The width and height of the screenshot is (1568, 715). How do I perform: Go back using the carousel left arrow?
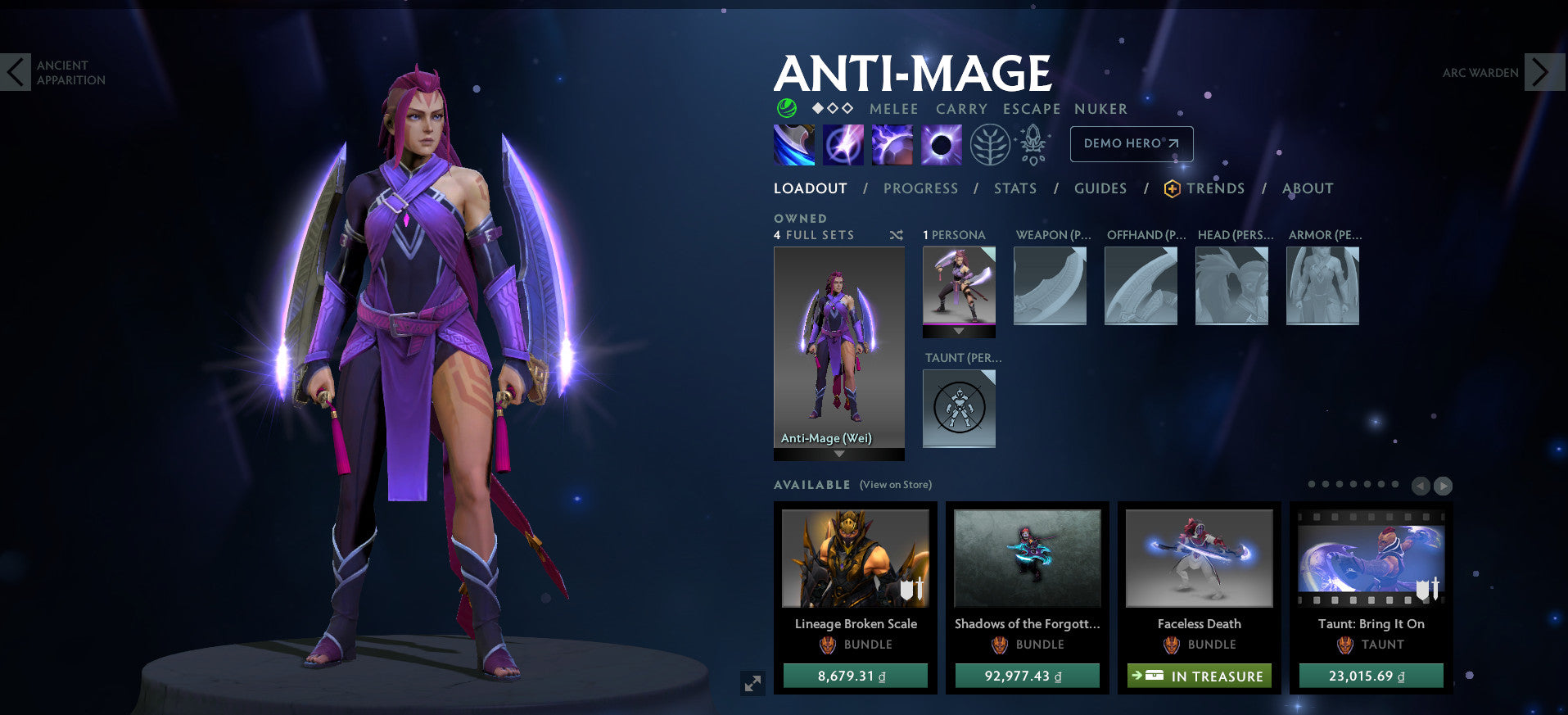pyautogui.click(x=1421, y=486)
